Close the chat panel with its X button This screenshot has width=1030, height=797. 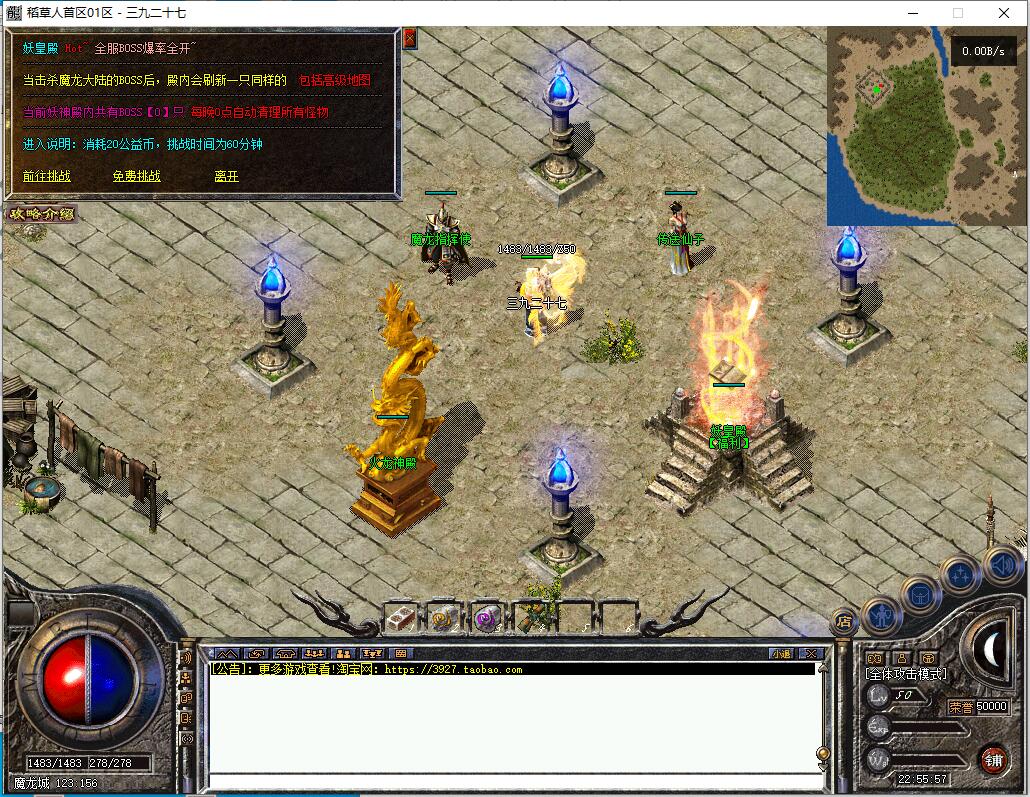[812, 654]
